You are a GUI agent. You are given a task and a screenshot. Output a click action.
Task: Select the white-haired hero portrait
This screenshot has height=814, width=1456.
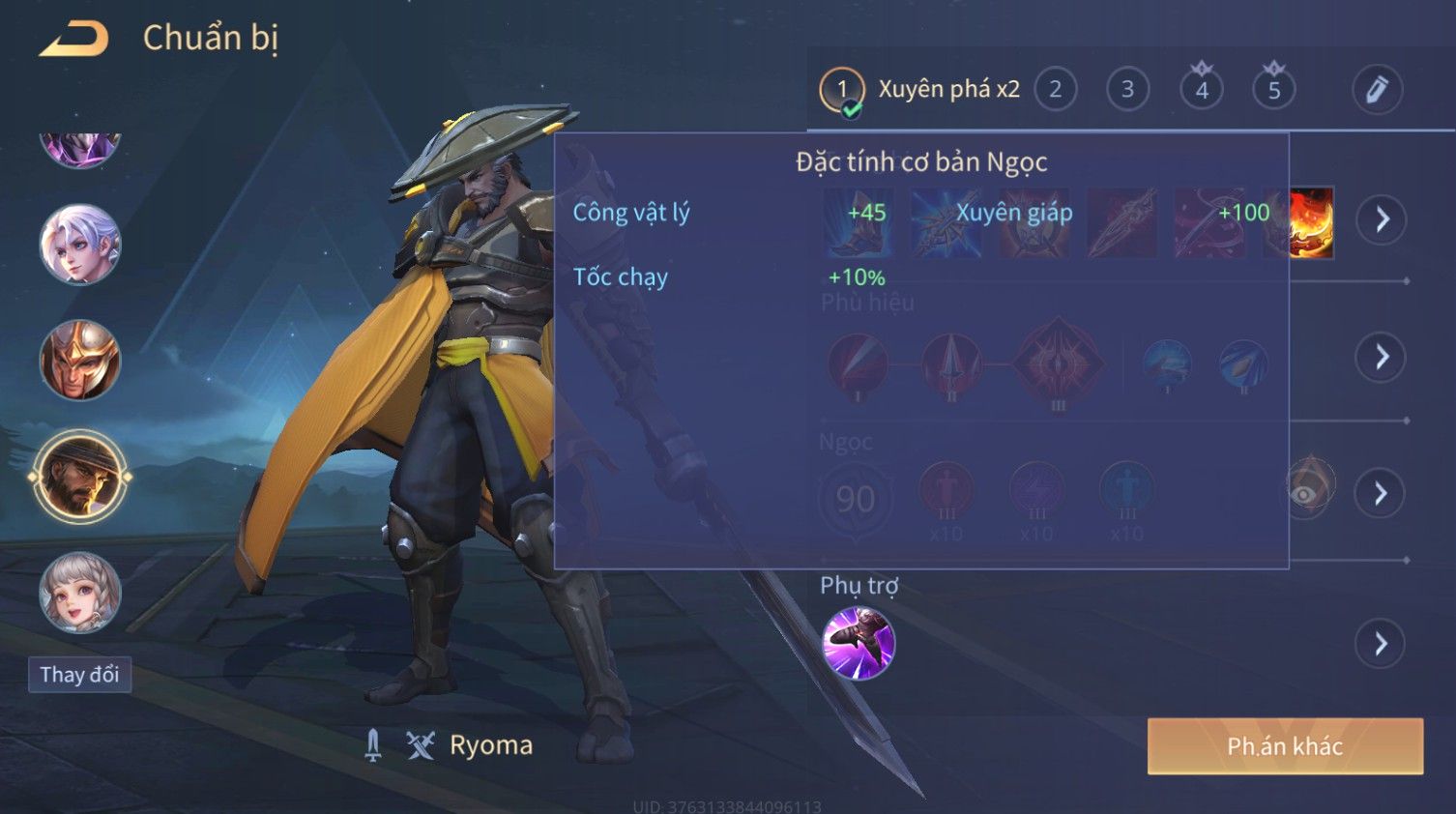click(x=80, y=245)
